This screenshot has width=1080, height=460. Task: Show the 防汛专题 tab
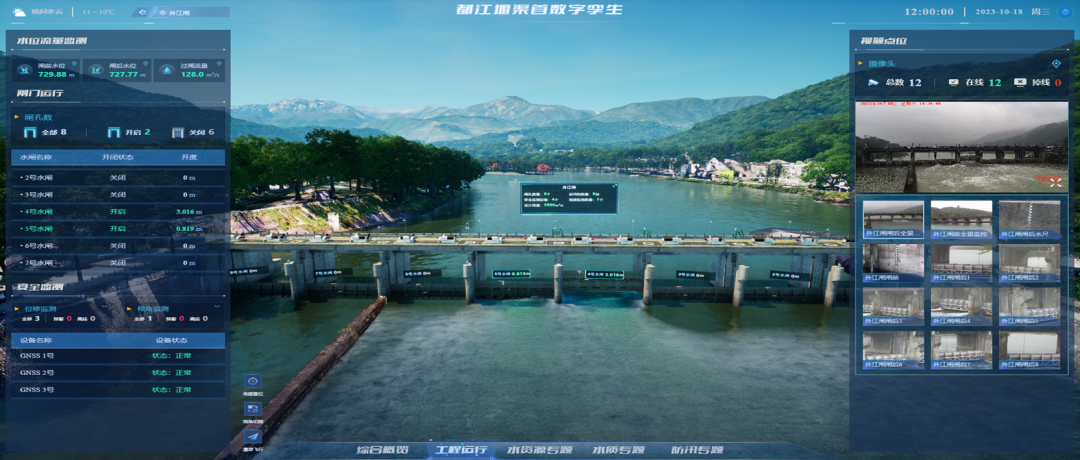tap(697, 450)
